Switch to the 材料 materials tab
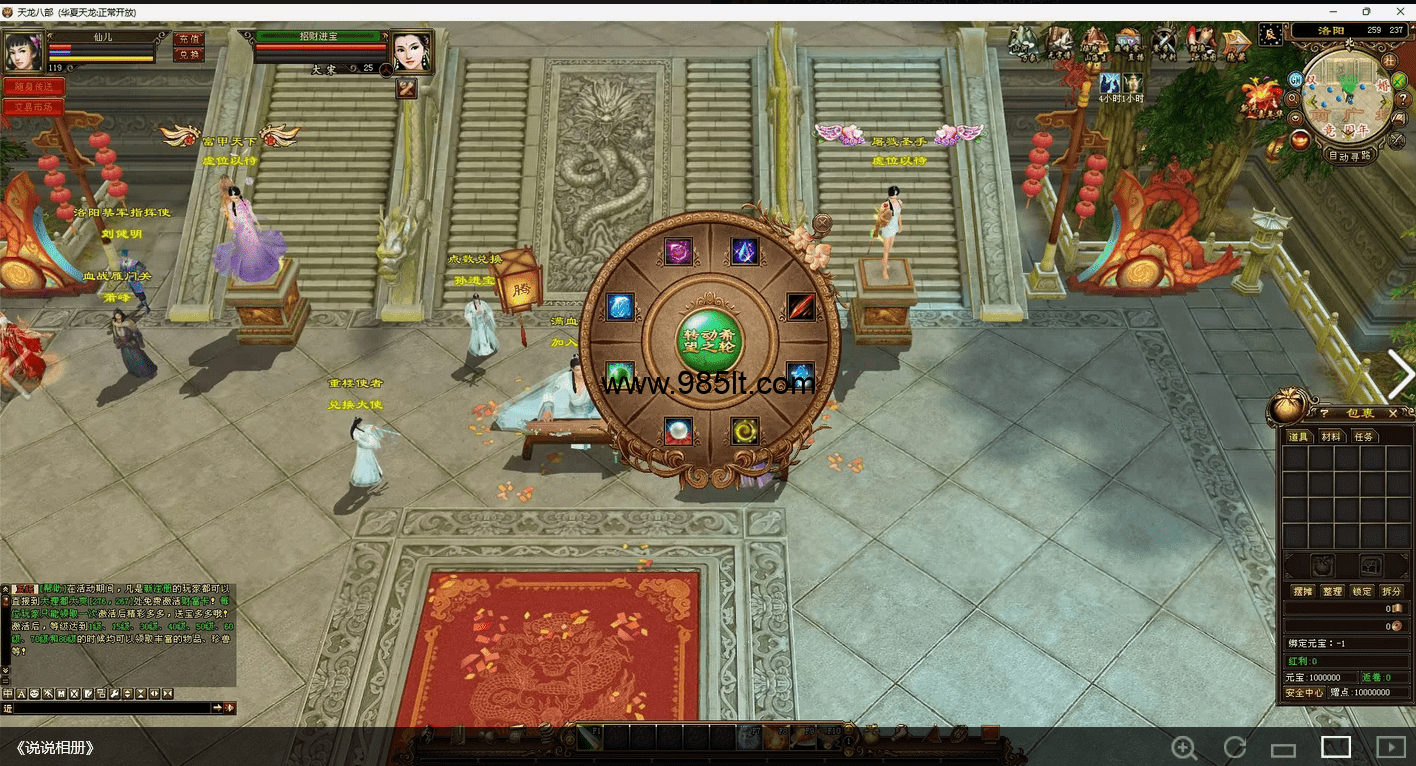The image size is (1416, 766). (1330, 437)
